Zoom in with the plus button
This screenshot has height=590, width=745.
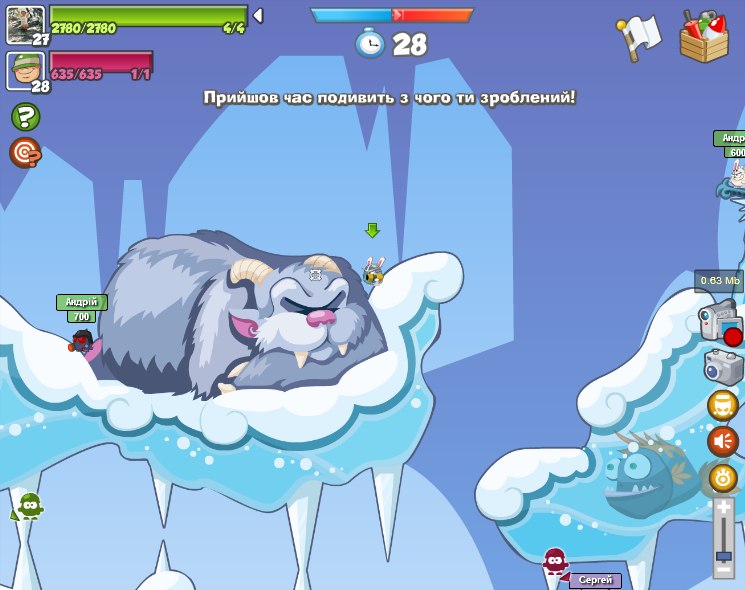click(723, 507)
